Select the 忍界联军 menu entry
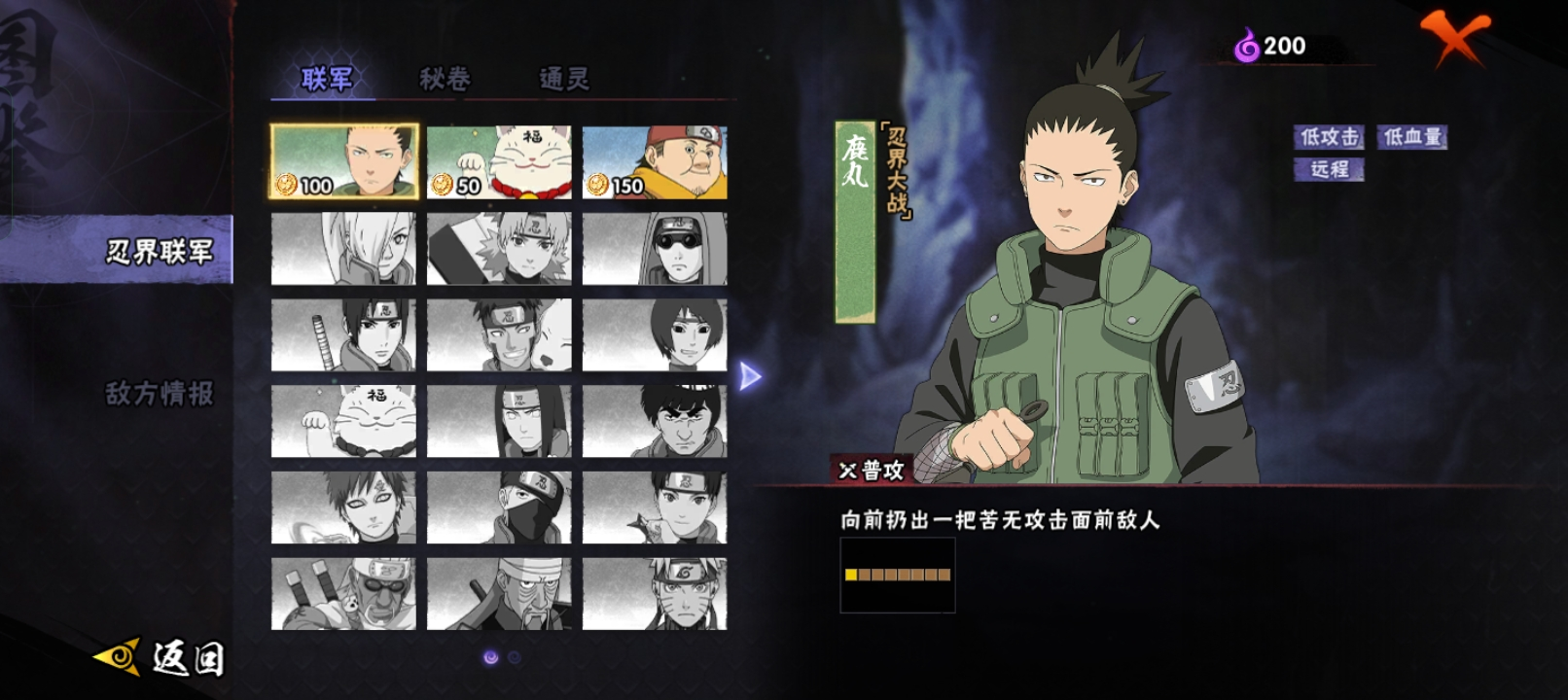1568x700 pixels. click(159, 252)
